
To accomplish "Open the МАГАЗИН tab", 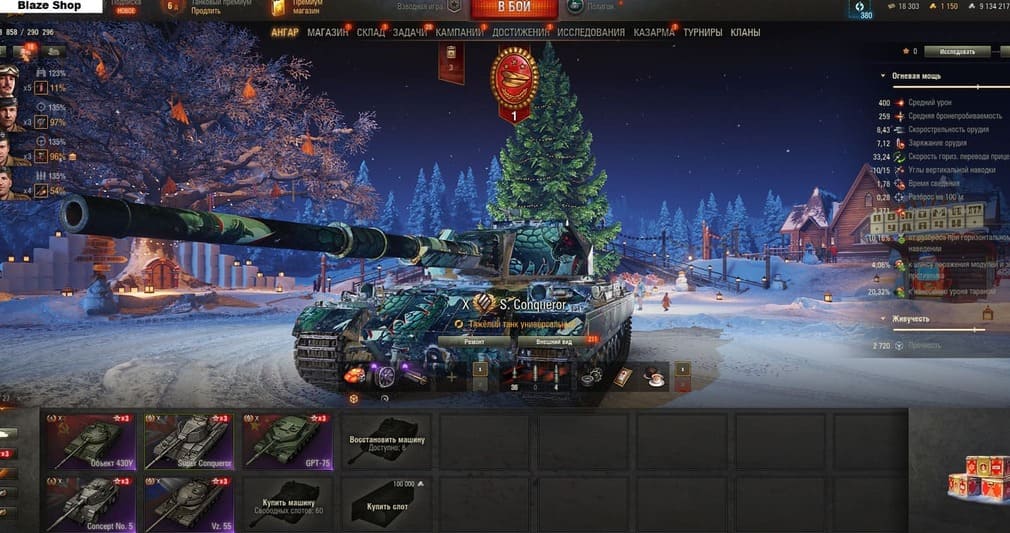I will pos(328,32).
